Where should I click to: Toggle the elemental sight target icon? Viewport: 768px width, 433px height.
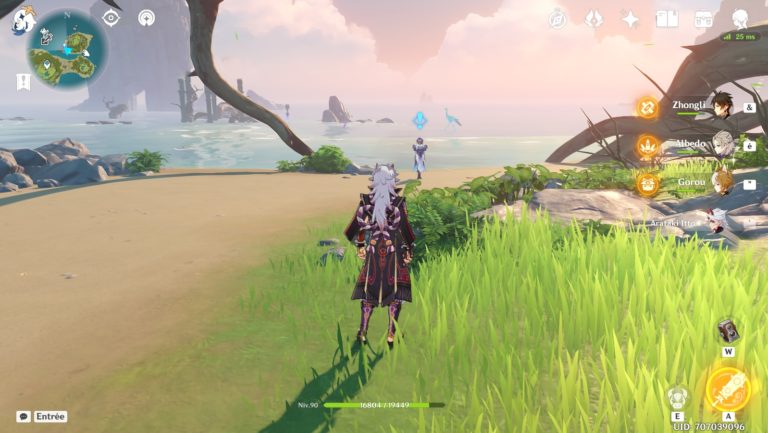click(x=111, y=18)
